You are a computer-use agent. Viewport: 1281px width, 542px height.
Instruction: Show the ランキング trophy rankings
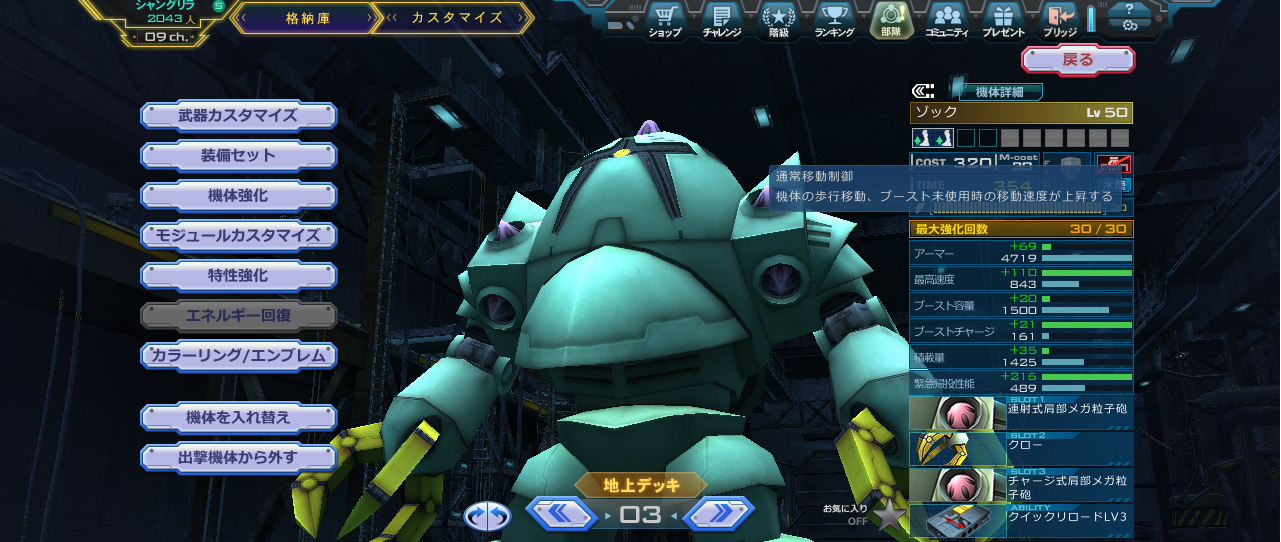pyautogui.click(x=834, y=20)
